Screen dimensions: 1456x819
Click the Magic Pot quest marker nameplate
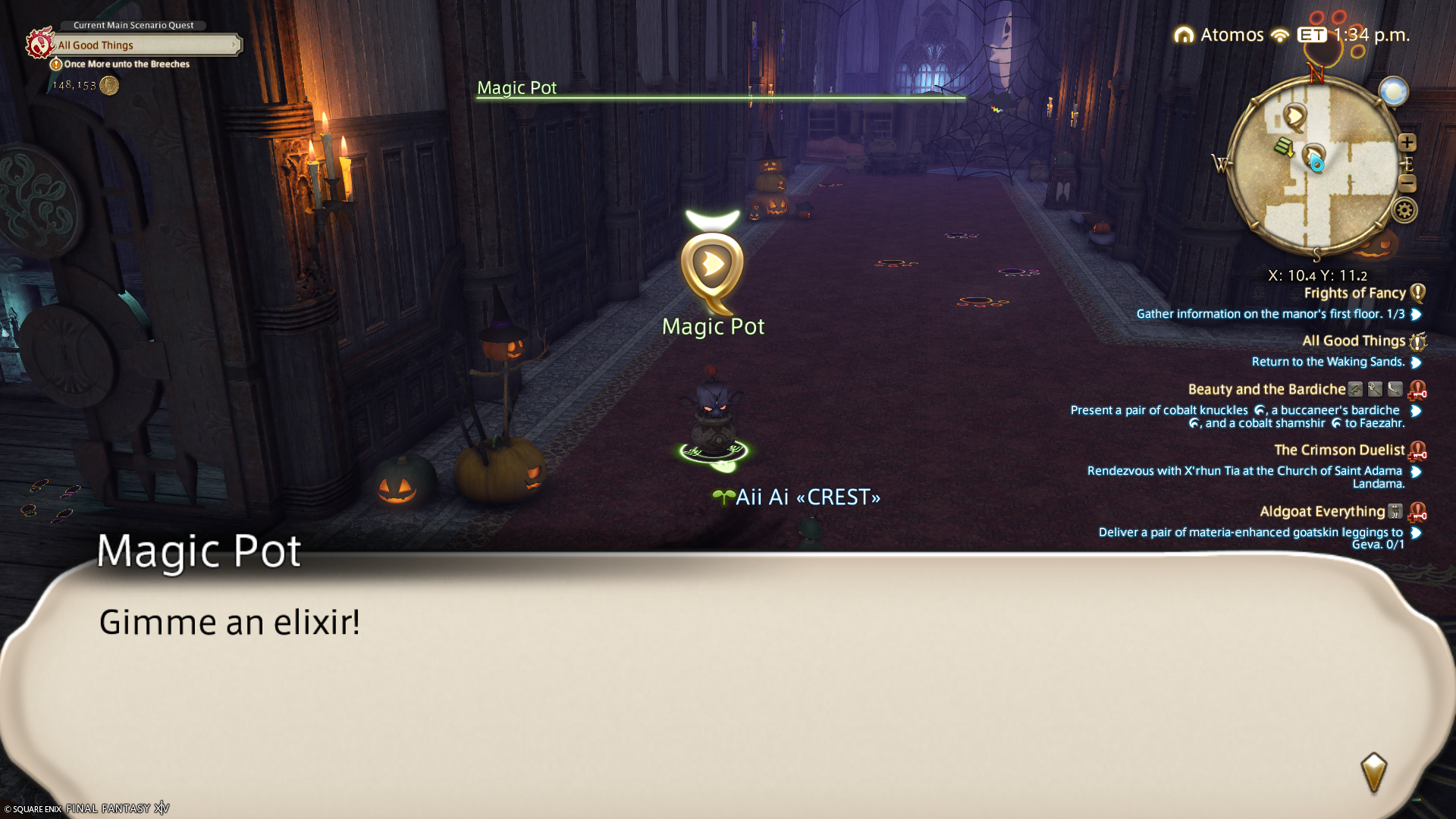click(713, 327)
